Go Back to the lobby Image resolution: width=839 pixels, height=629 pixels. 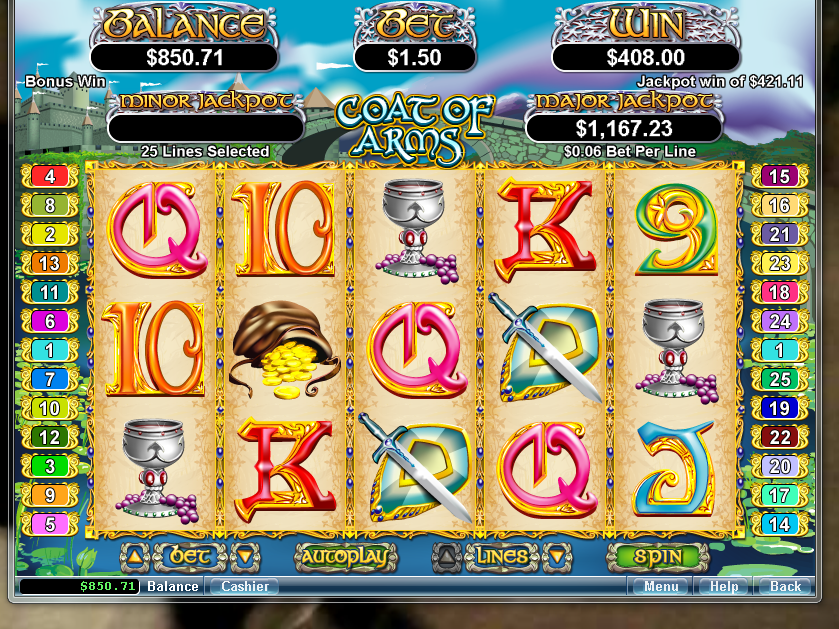pyautogui.click(x=785, y=587)
